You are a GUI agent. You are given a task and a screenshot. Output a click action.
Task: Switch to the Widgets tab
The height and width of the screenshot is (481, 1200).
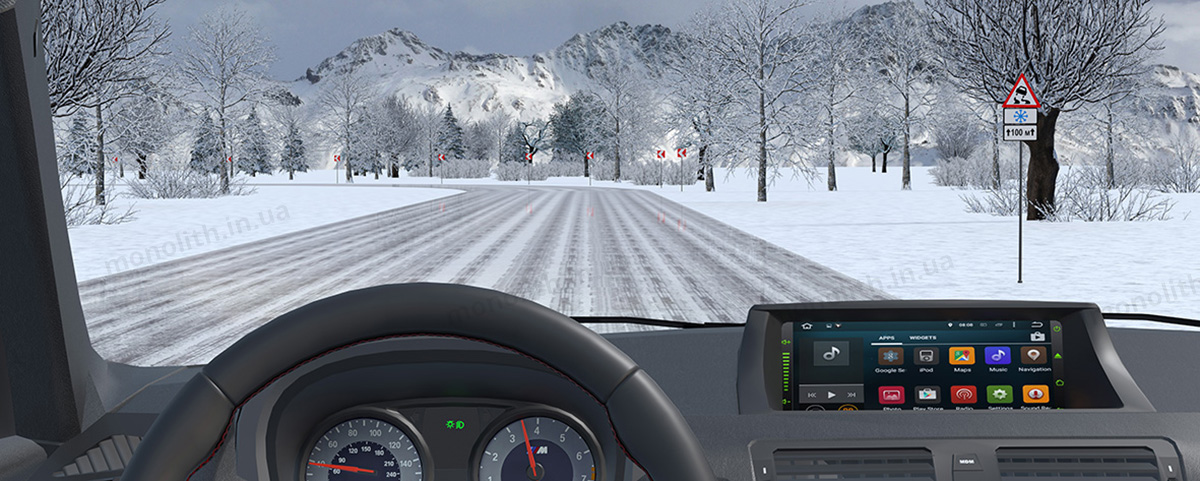point(922,338)
